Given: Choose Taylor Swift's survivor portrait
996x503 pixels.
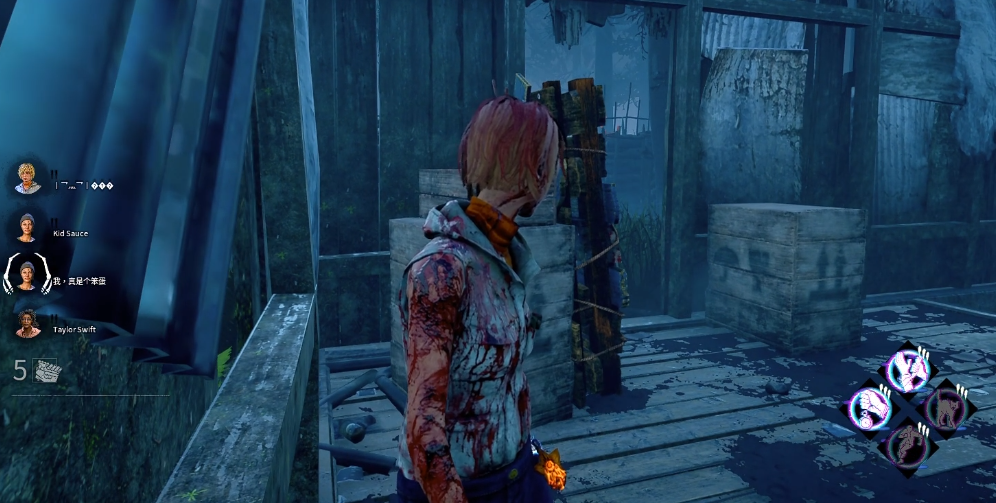Looking at the screenshot, I should click(27, 321).
